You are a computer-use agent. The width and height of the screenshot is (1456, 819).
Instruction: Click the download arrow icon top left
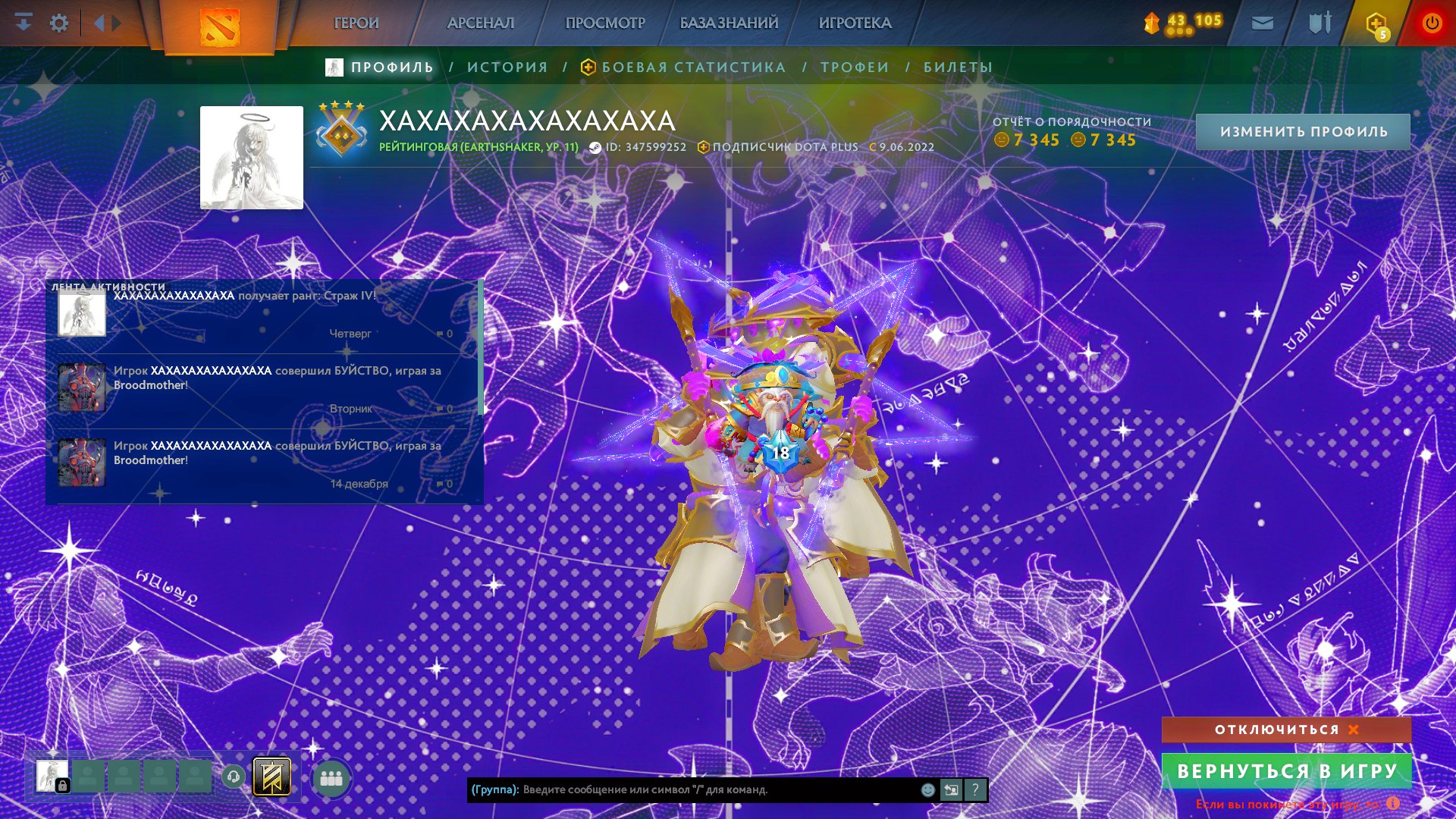point(23,22)
